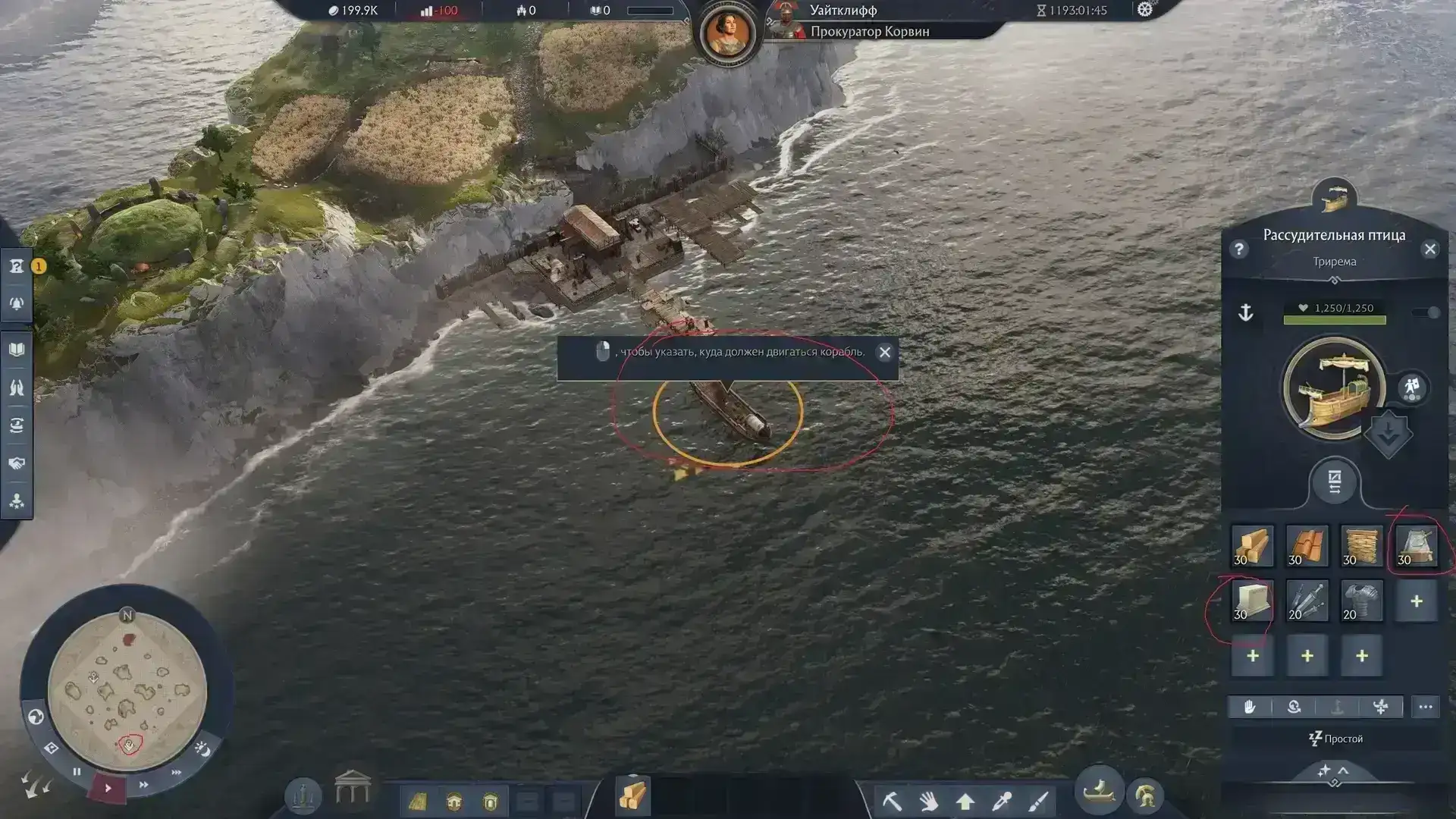
Task: Open the settings gear menu
Action: pyautogui.click(x=1144, y=10)
